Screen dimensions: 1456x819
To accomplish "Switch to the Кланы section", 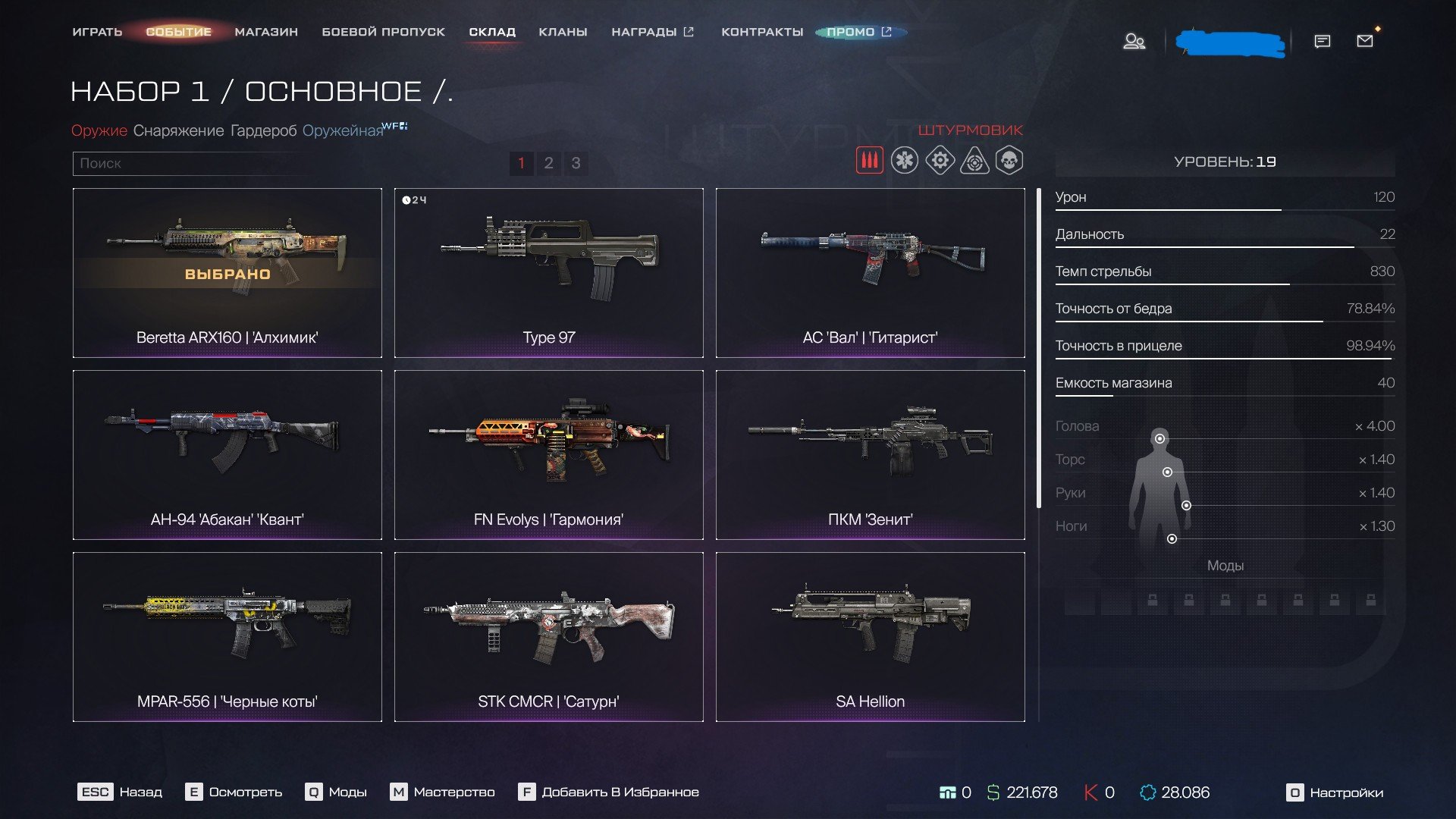I will [563, 32].
